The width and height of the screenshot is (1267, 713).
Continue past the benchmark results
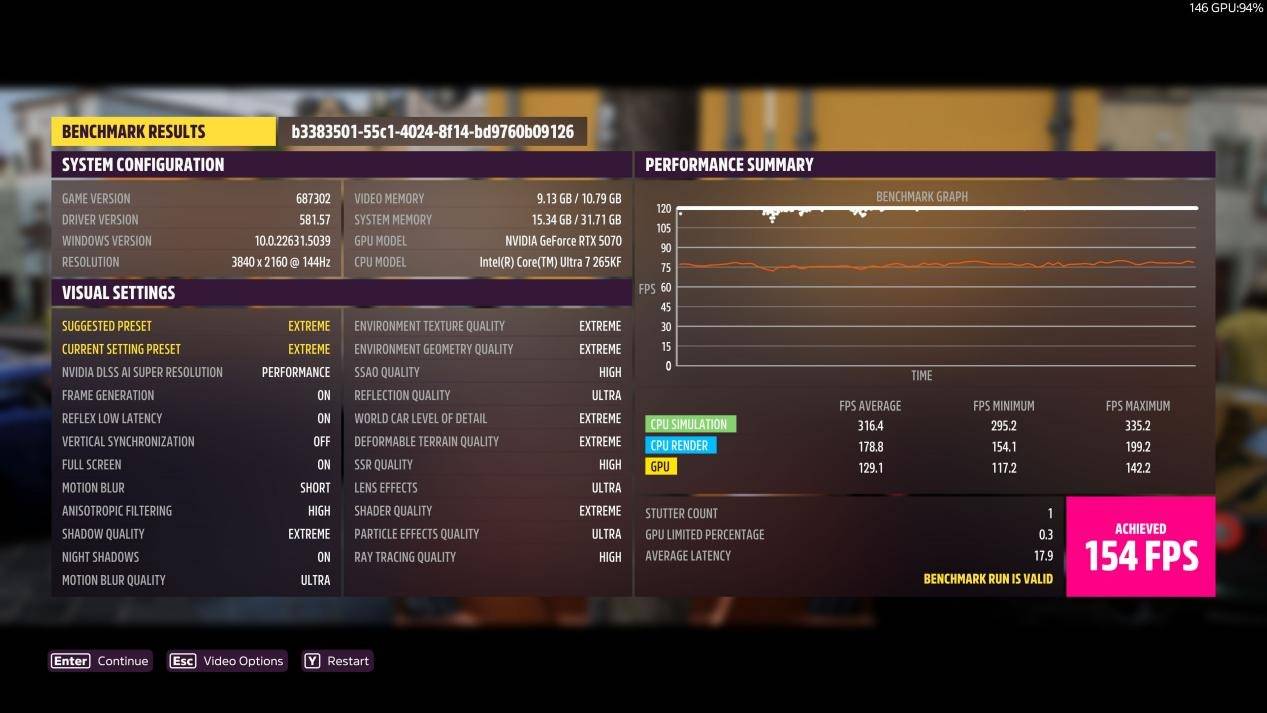[101, 661]
